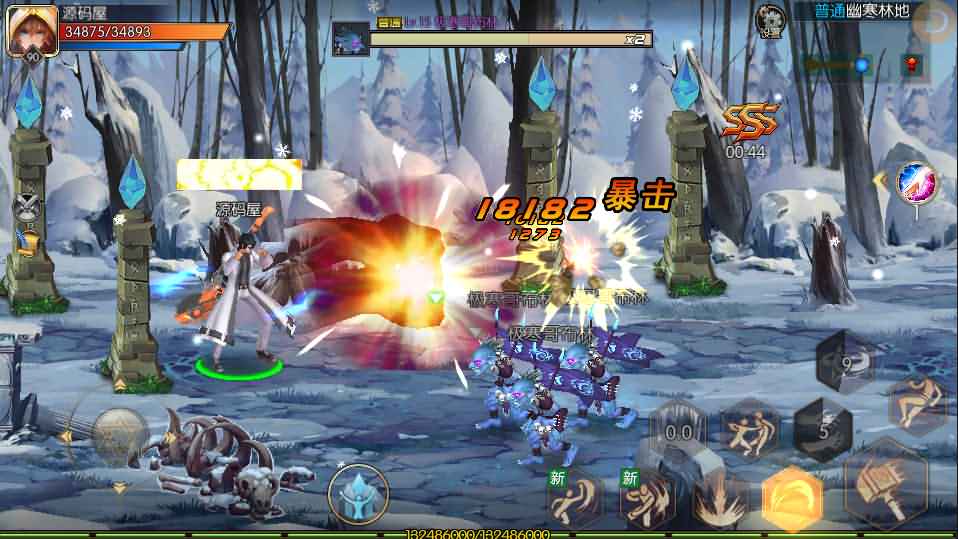Tap the red boss room minimap marker
The image size is (958, 539).
(x=911, y=65)
